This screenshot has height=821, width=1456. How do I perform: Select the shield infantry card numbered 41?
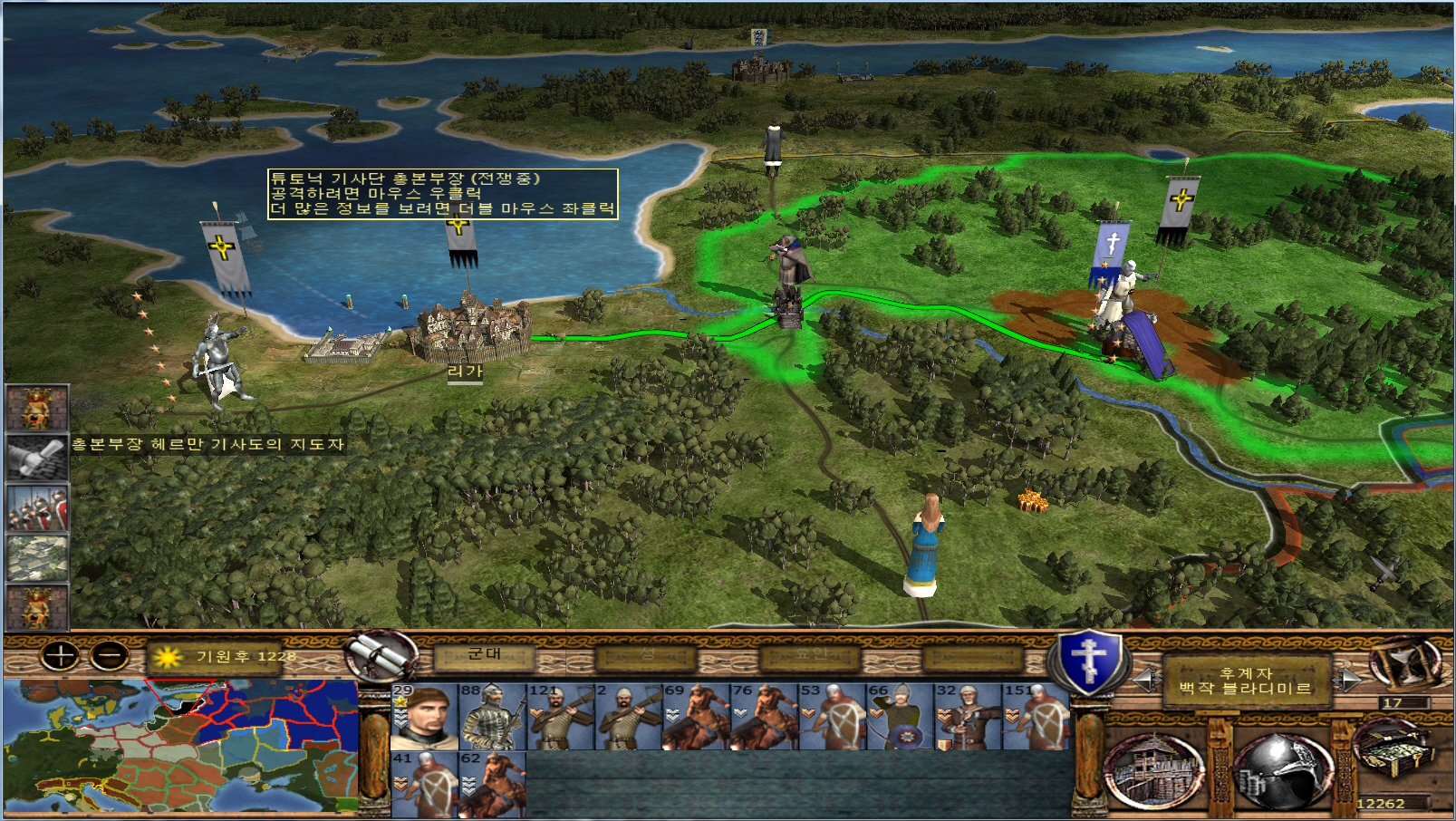pyautogui.click(x=425, y=784)
